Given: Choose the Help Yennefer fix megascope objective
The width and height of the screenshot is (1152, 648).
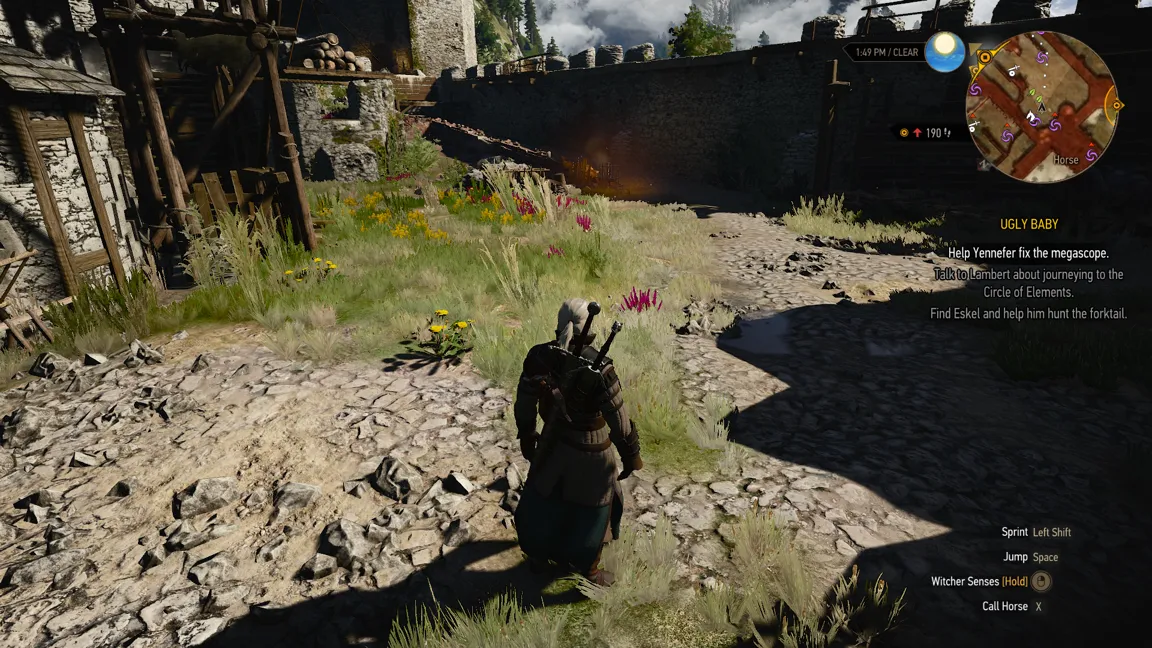Looking at the screenshot, I should (1028, 253).
